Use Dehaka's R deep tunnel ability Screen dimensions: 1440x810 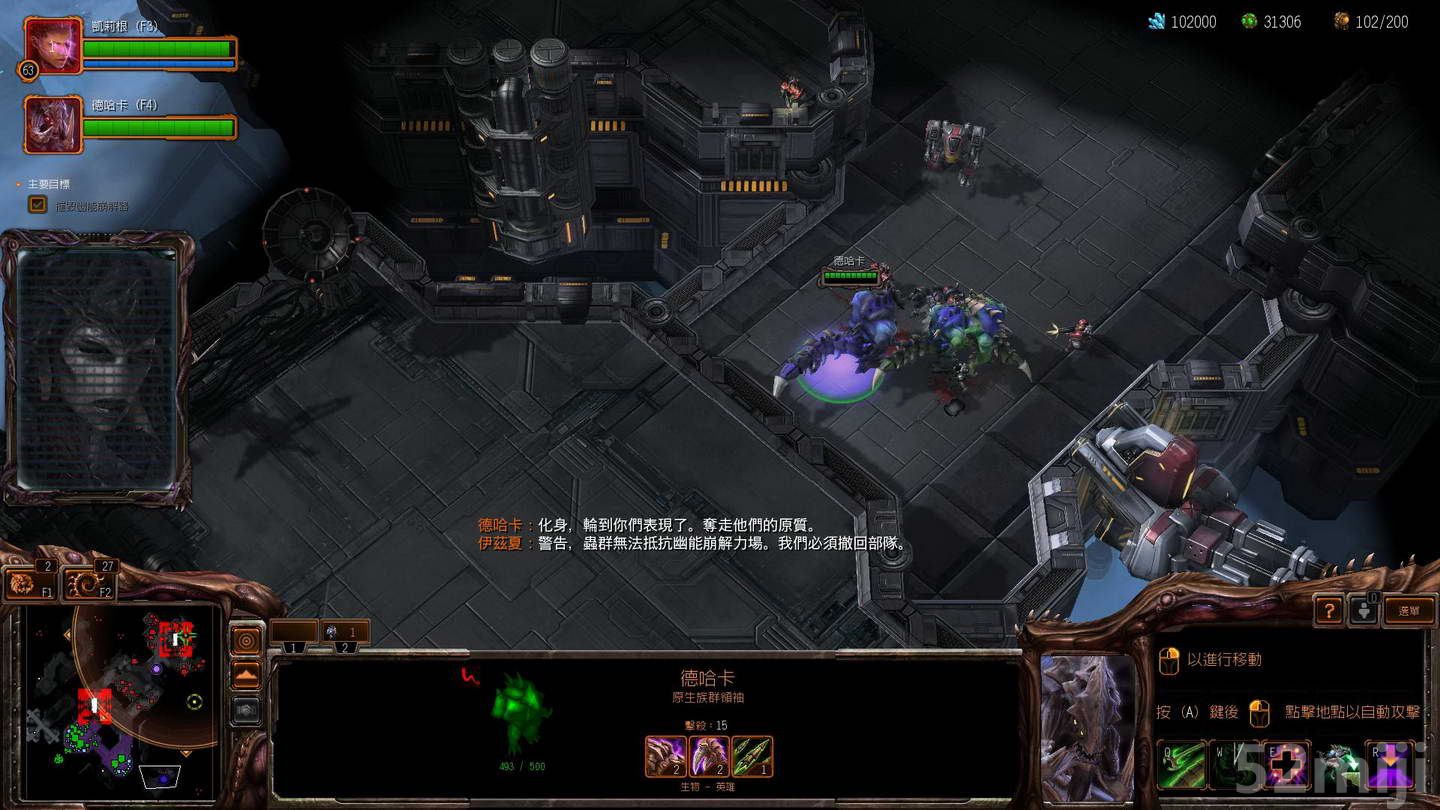pos(1390,765)
